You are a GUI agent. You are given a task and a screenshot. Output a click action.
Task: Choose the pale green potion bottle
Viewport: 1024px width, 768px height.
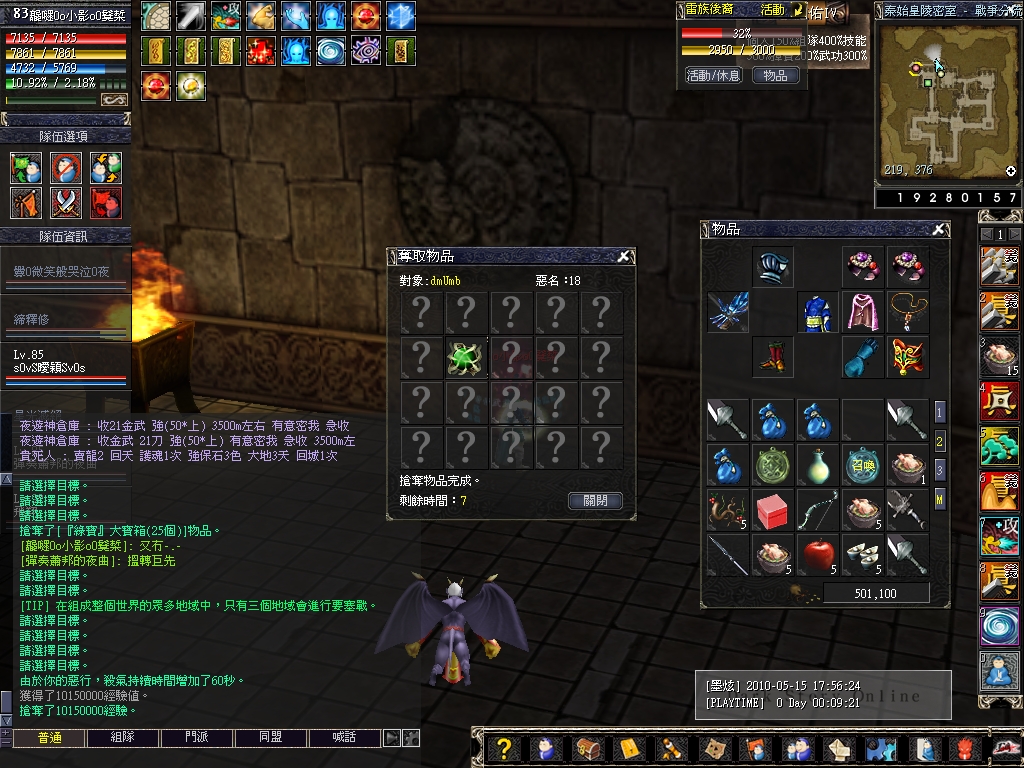(x=818, y=465)
